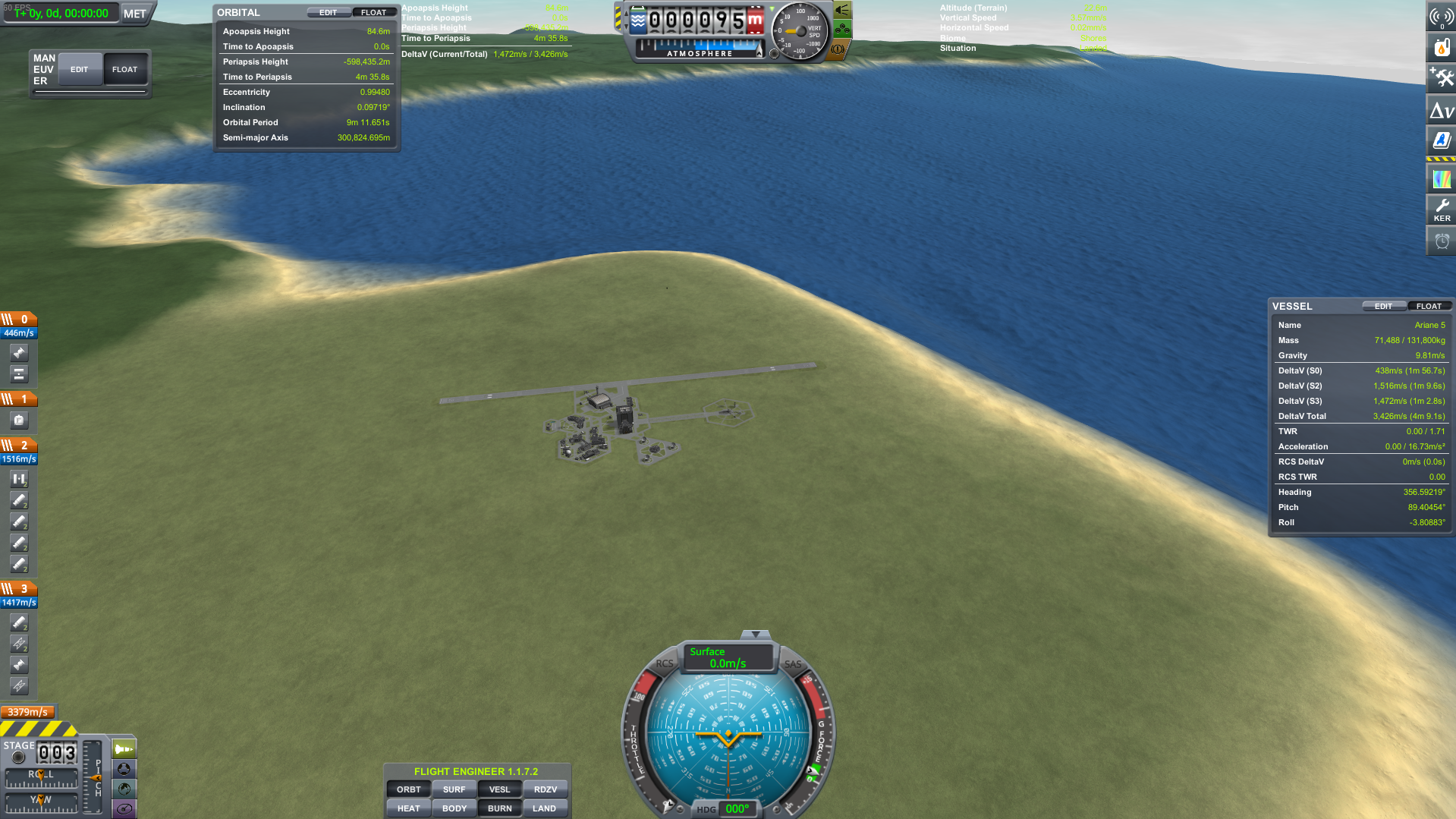The image size is (1456, 819).
Task: Click the Delta-v readout sidebar icon
Action: (1440, 110)
